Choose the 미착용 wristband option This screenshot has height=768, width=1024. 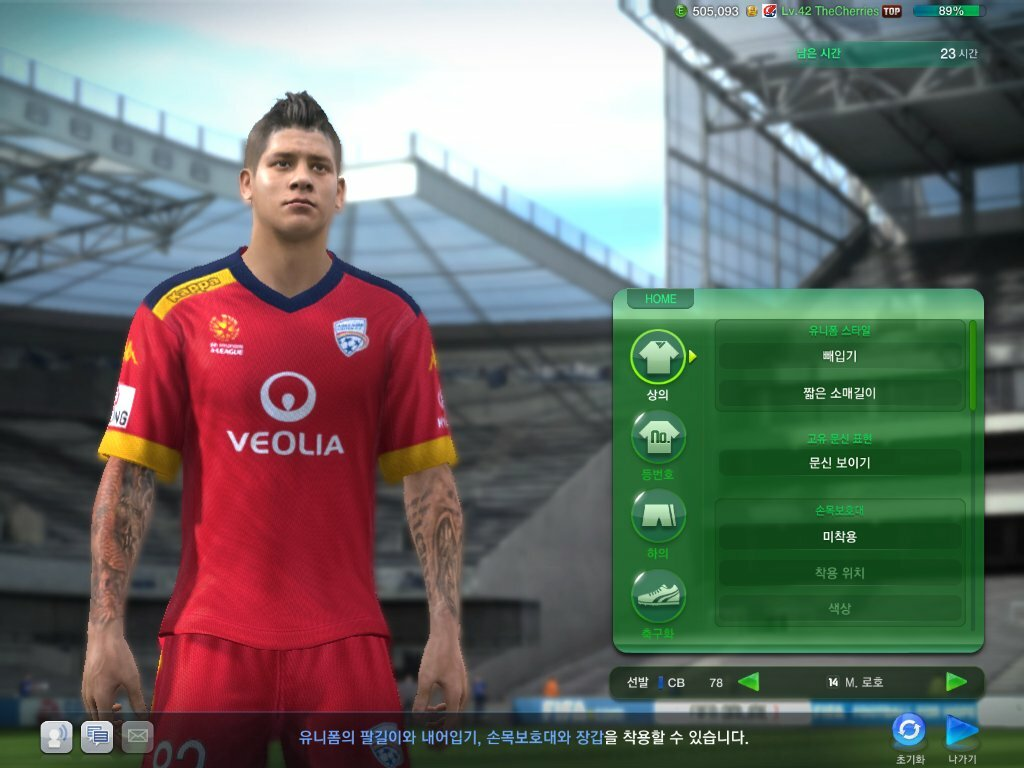pyautogui.click(x=839, y=537)
